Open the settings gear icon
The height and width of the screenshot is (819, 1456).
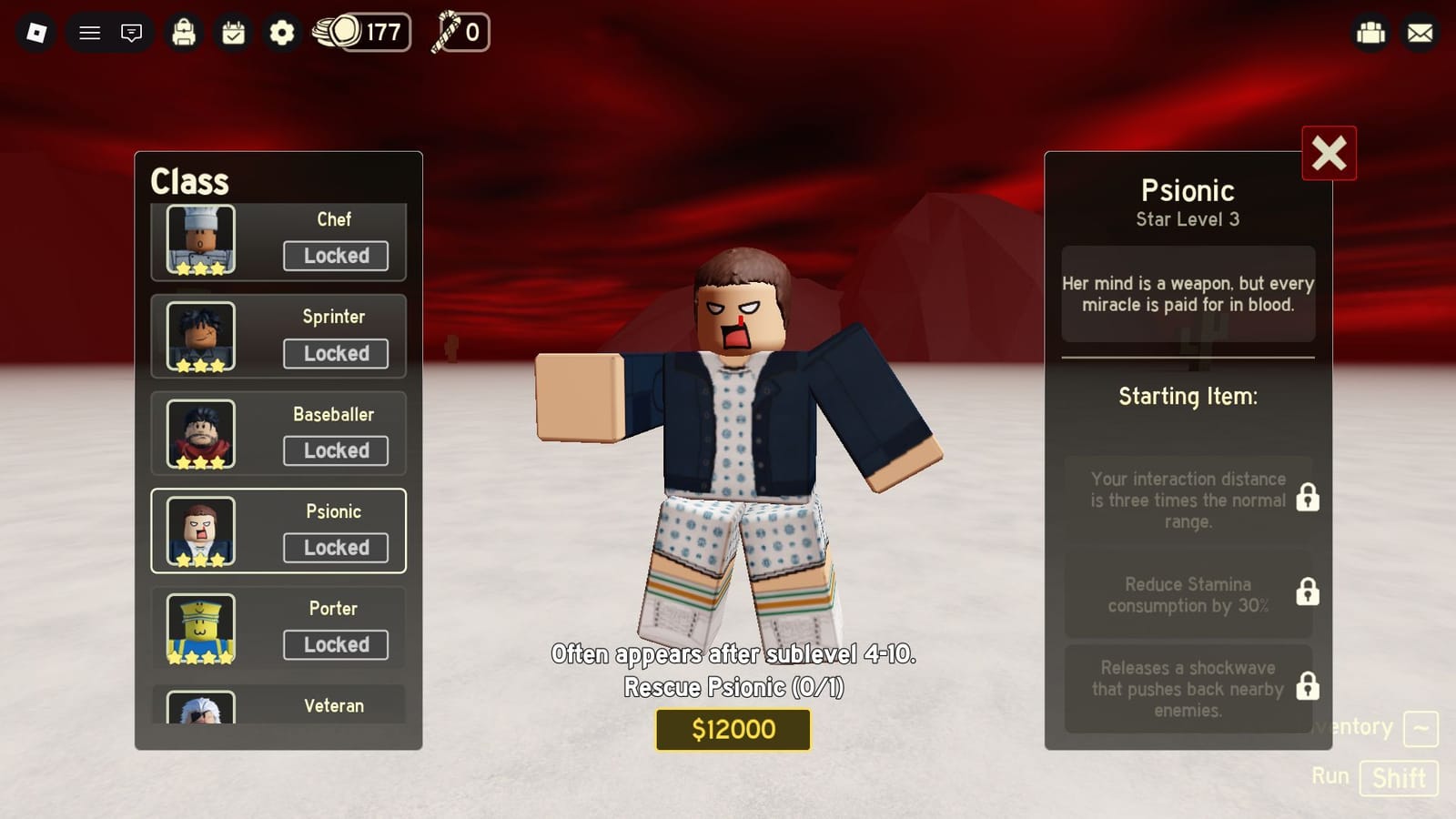280,33
